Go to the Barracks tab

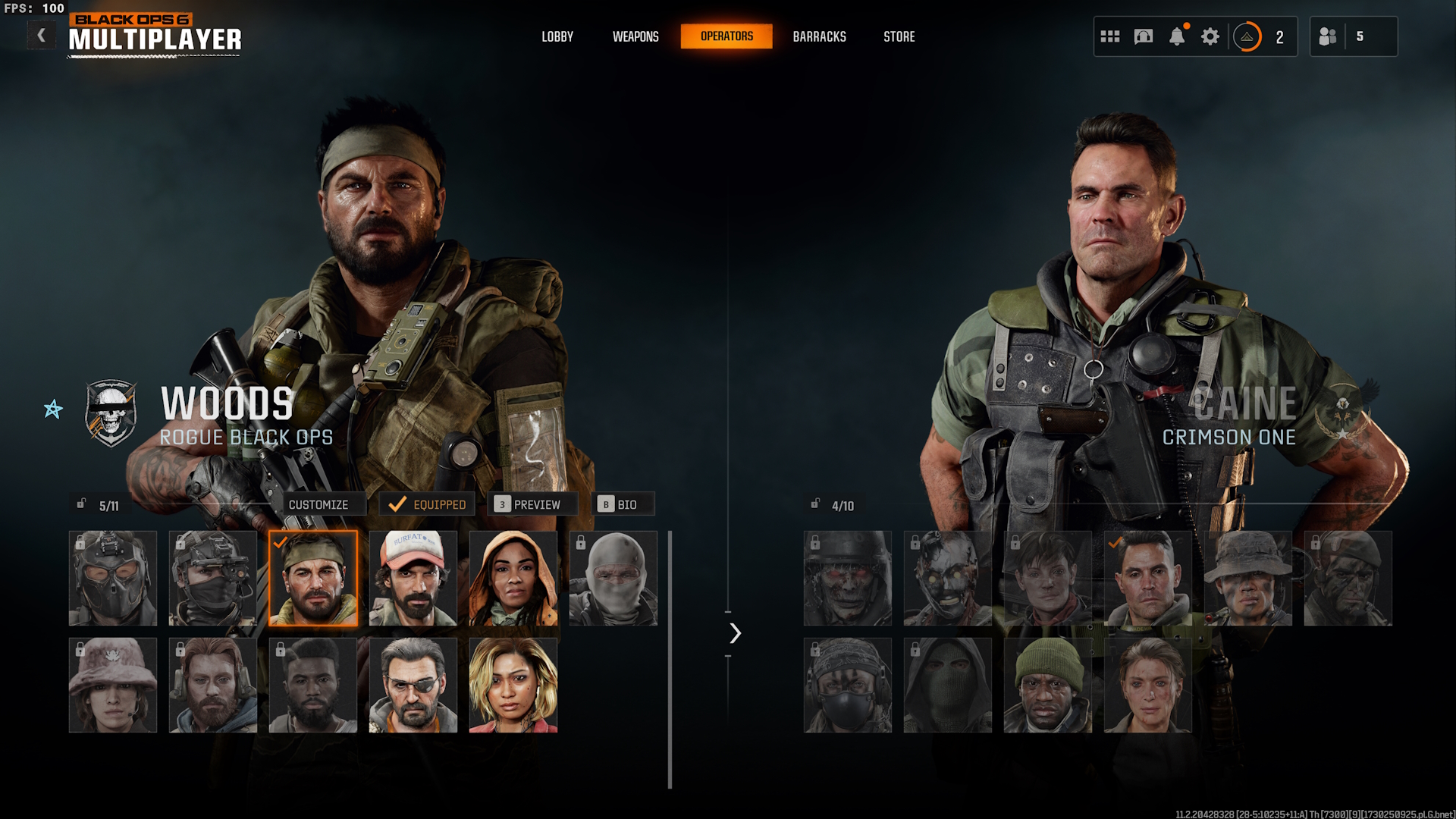819,36
